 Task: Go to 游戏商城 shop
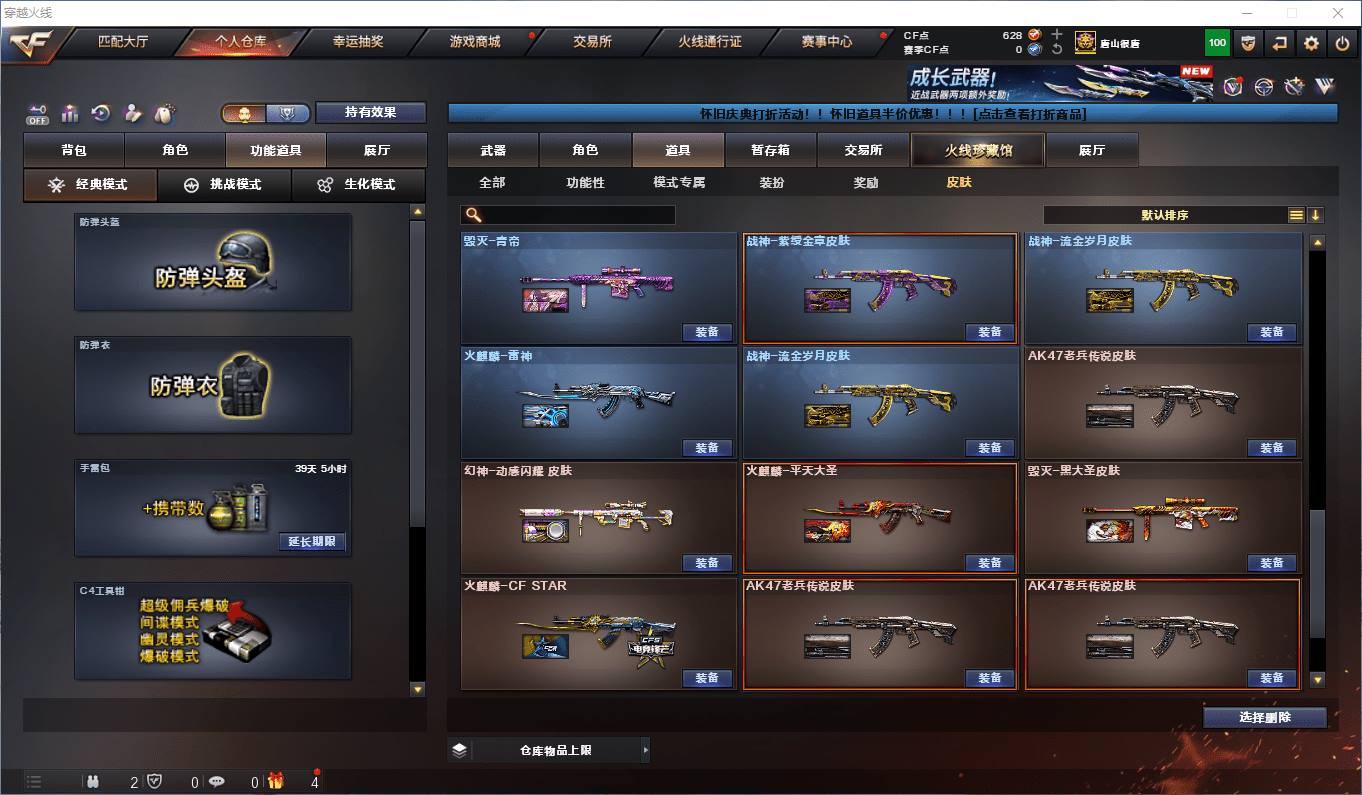(475, 42)
